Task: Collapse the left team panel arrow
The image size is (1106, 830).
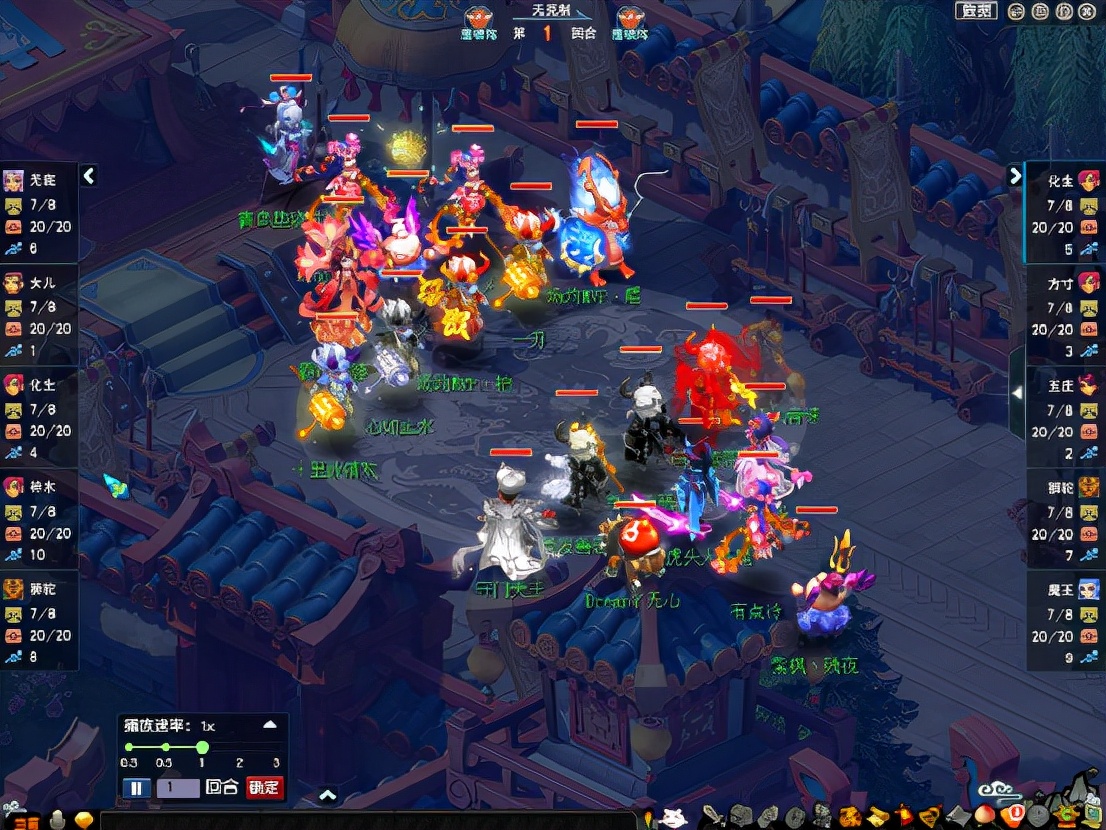Action: pyautogui.click(x=89, y=177)
